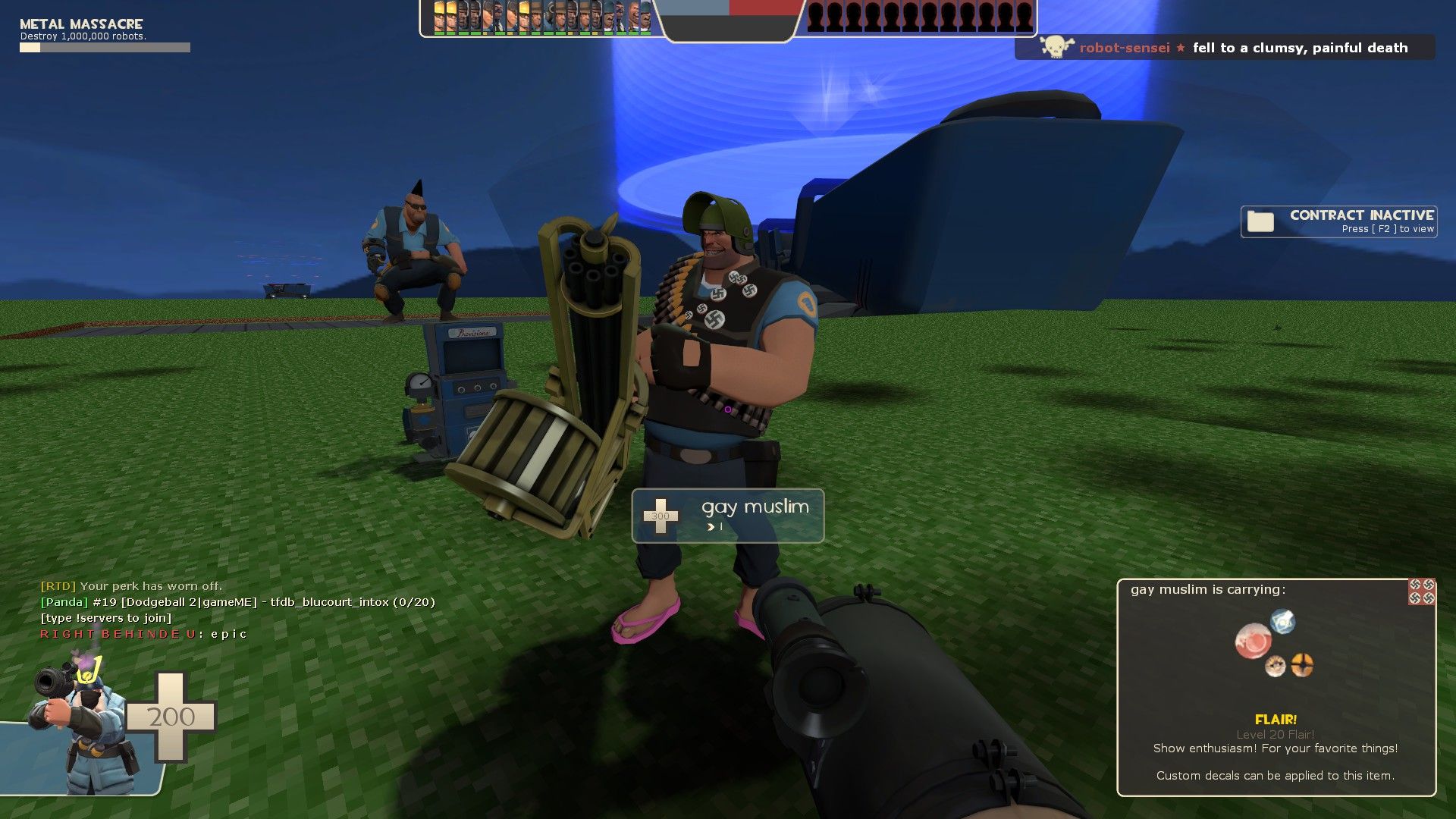
Task: View the decal thumbnail in carrying panel corner
Action: (x=1422, y=591)
